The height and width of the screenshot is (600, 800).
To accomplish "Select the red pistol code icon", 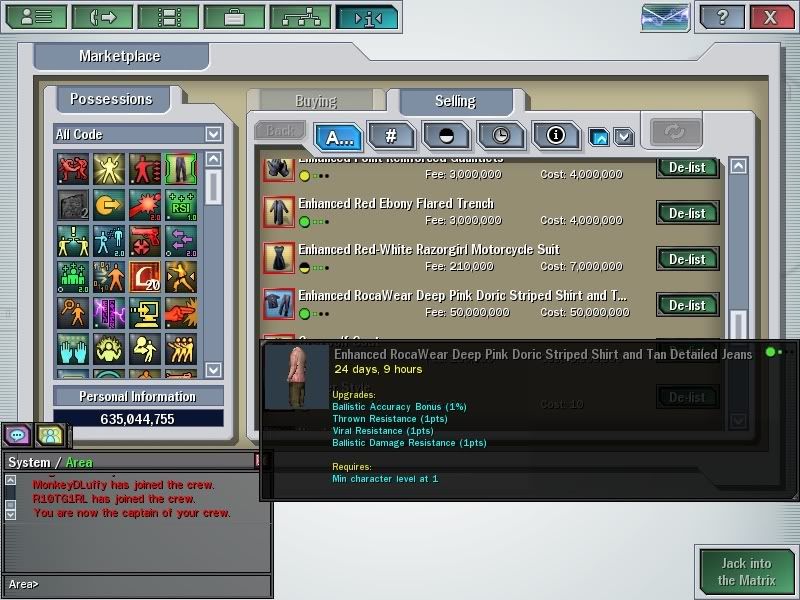I will tap(144, 241).
